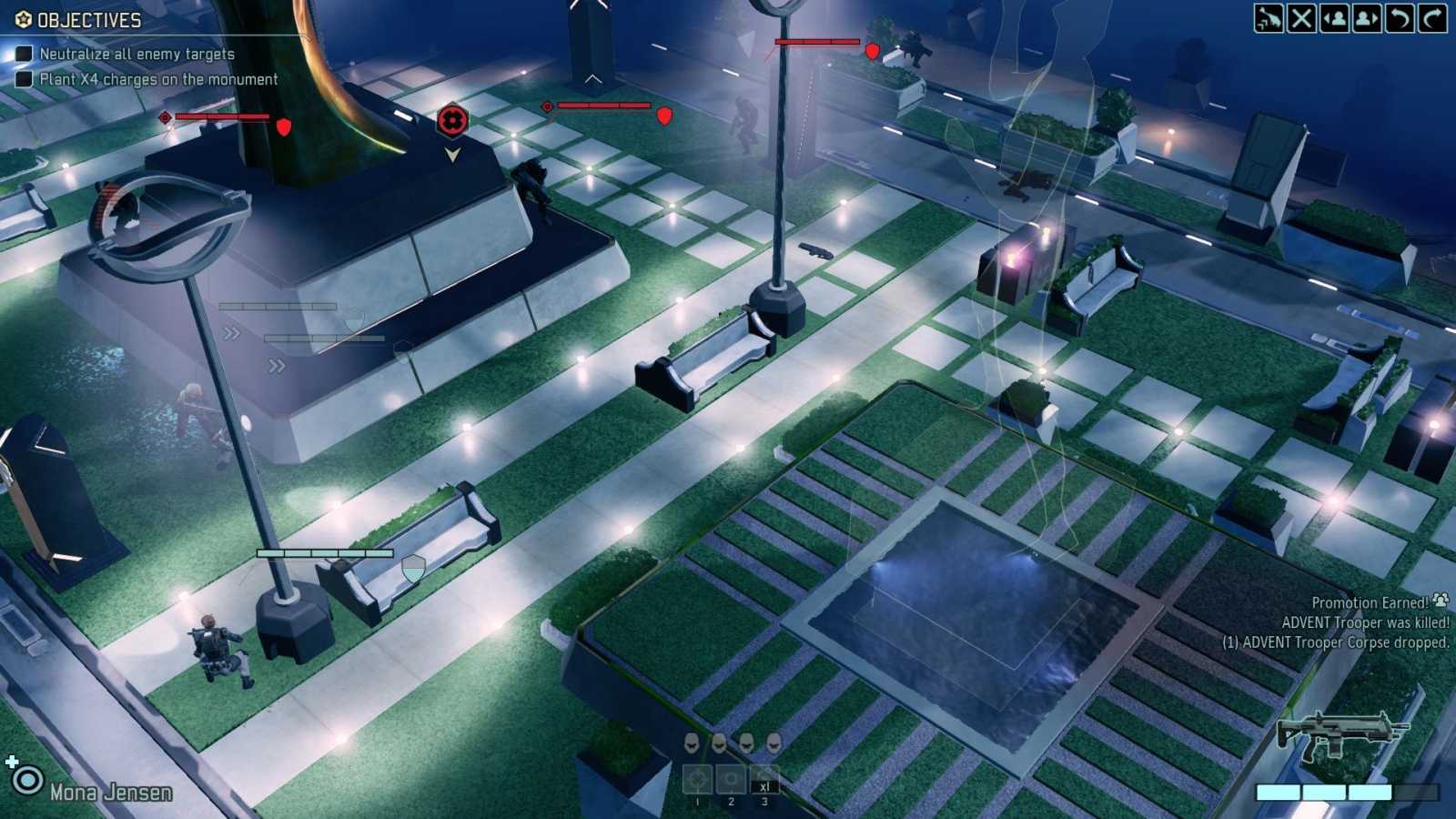This screenshot has width=1456, height=819.
Task: Check the Neutralize all enemy targets objective box
Action: (23, 54)
